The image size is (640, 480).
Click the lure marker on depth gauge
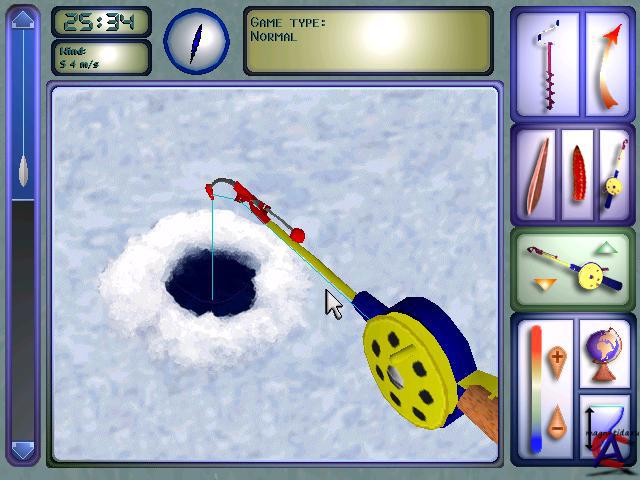23,168
